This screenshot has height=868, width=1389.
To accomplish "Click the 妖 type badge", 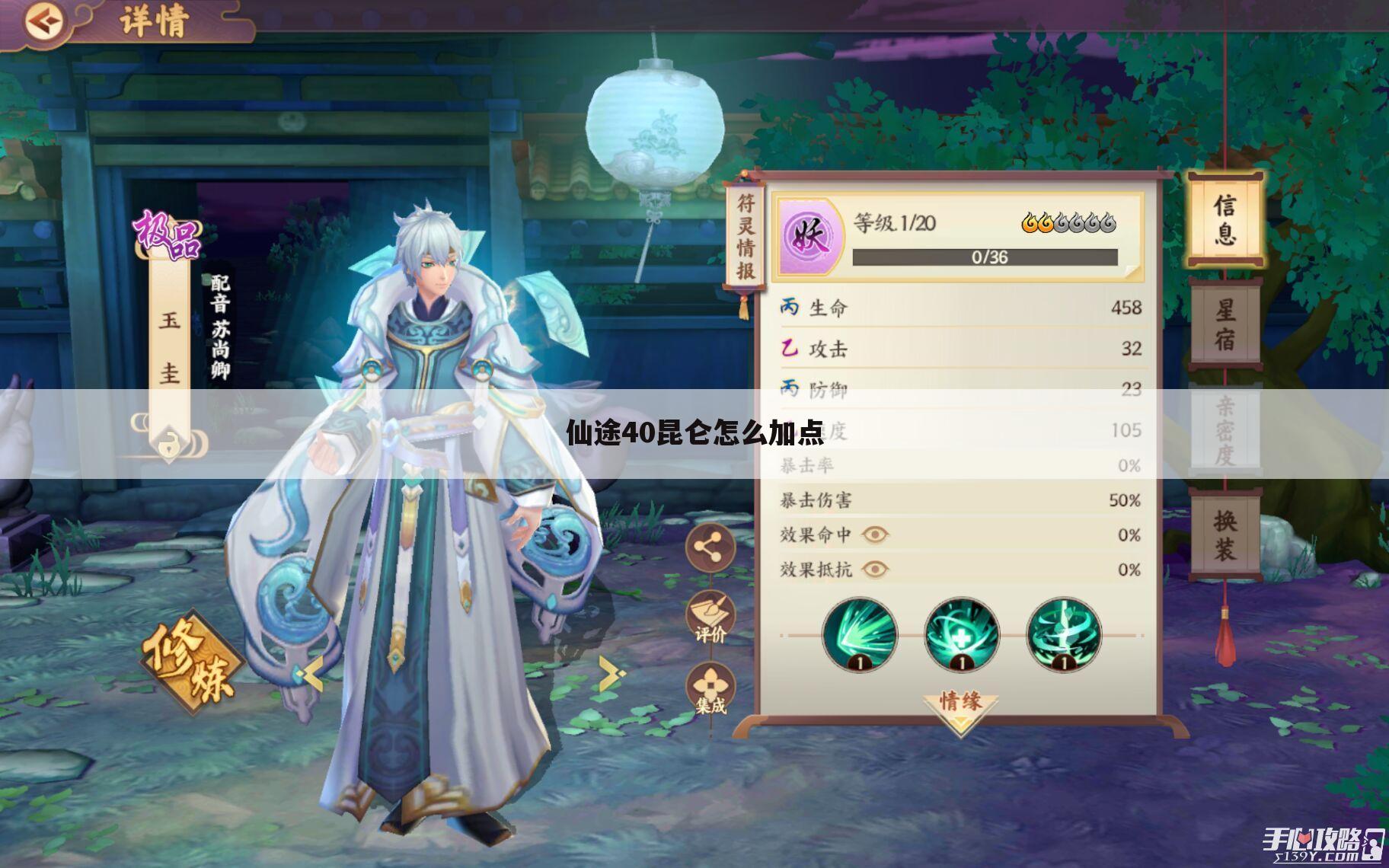I will coord(809,237).
